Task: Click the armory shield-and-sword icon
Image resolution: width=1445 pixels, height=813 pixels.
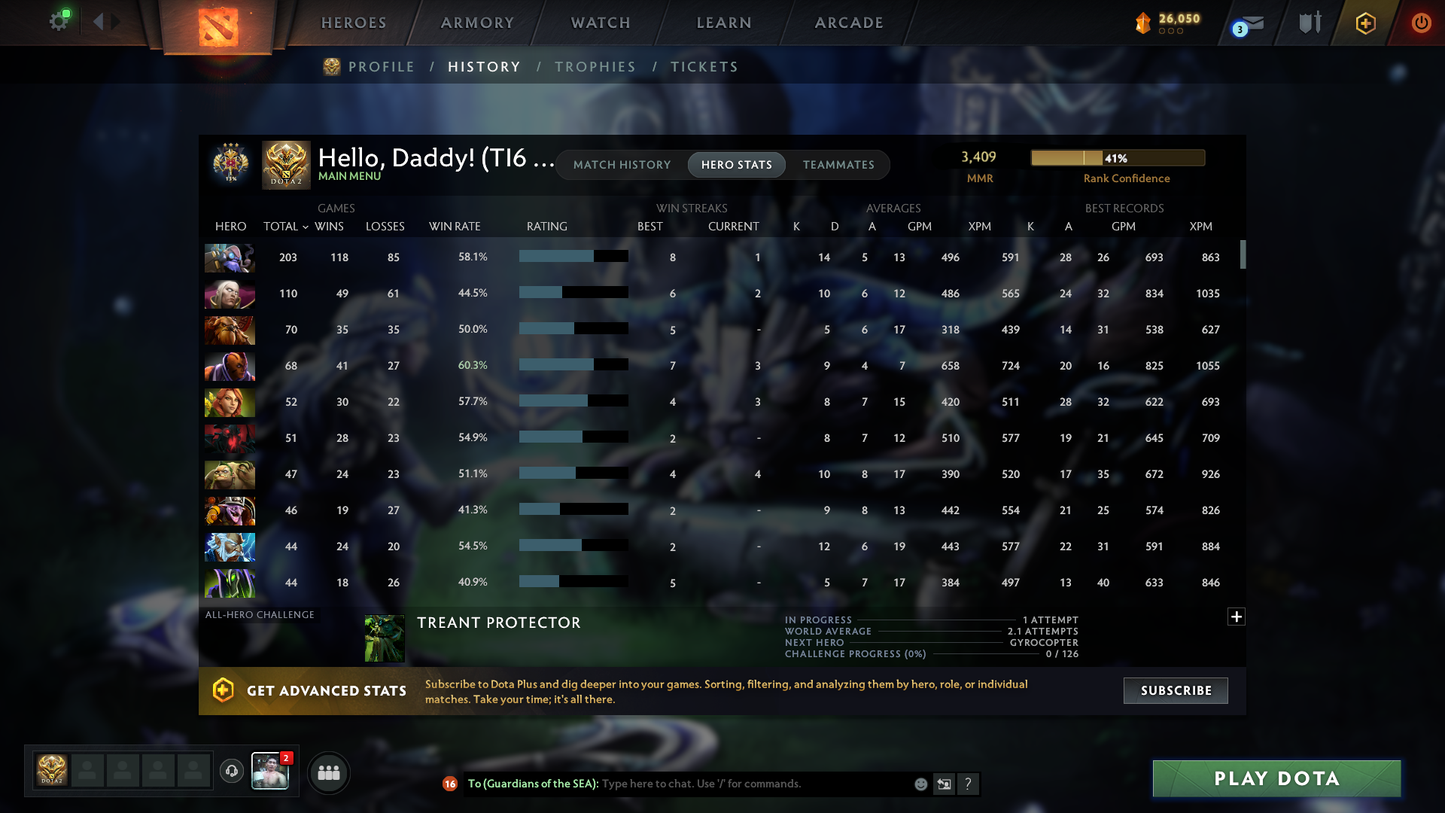Action: pyautogui.click(x=1310, y=22)
